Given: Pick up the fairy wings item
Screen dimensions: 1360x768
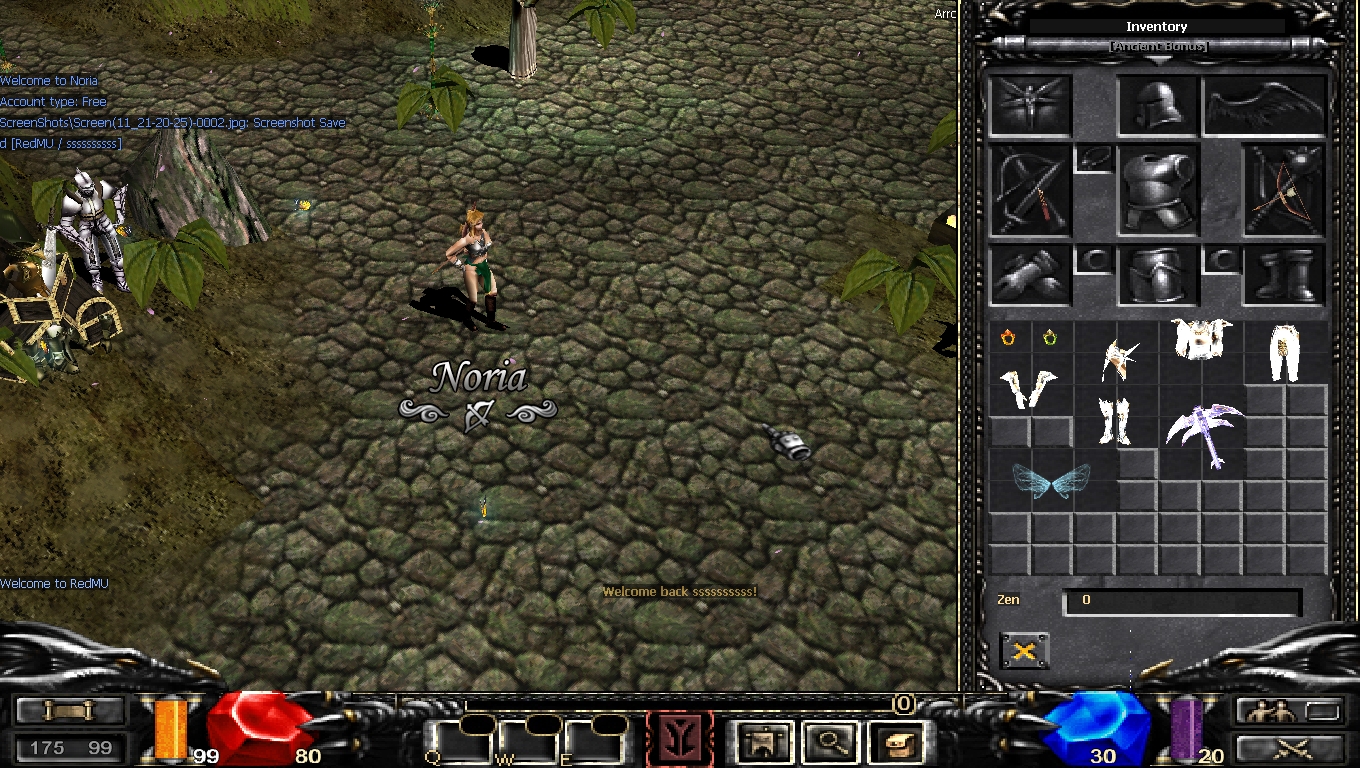Looking at the screenshot, I should coord(1052,480).
